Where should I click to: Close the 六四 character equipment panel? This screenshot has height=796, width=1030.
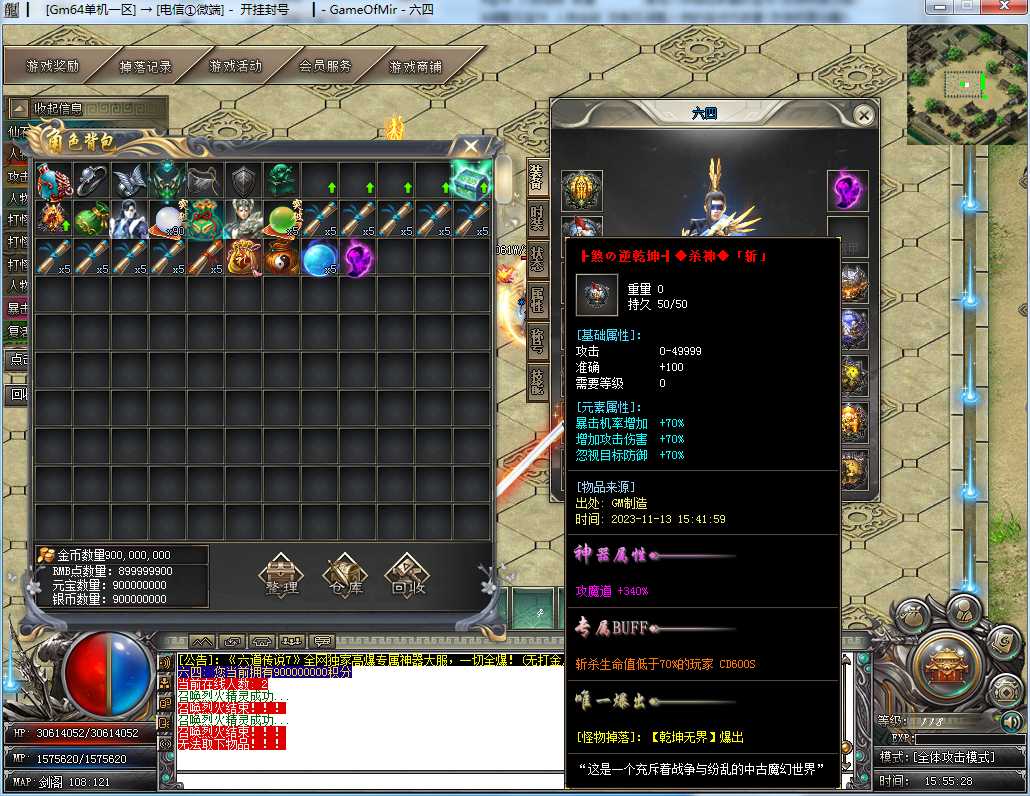point(864,115)
